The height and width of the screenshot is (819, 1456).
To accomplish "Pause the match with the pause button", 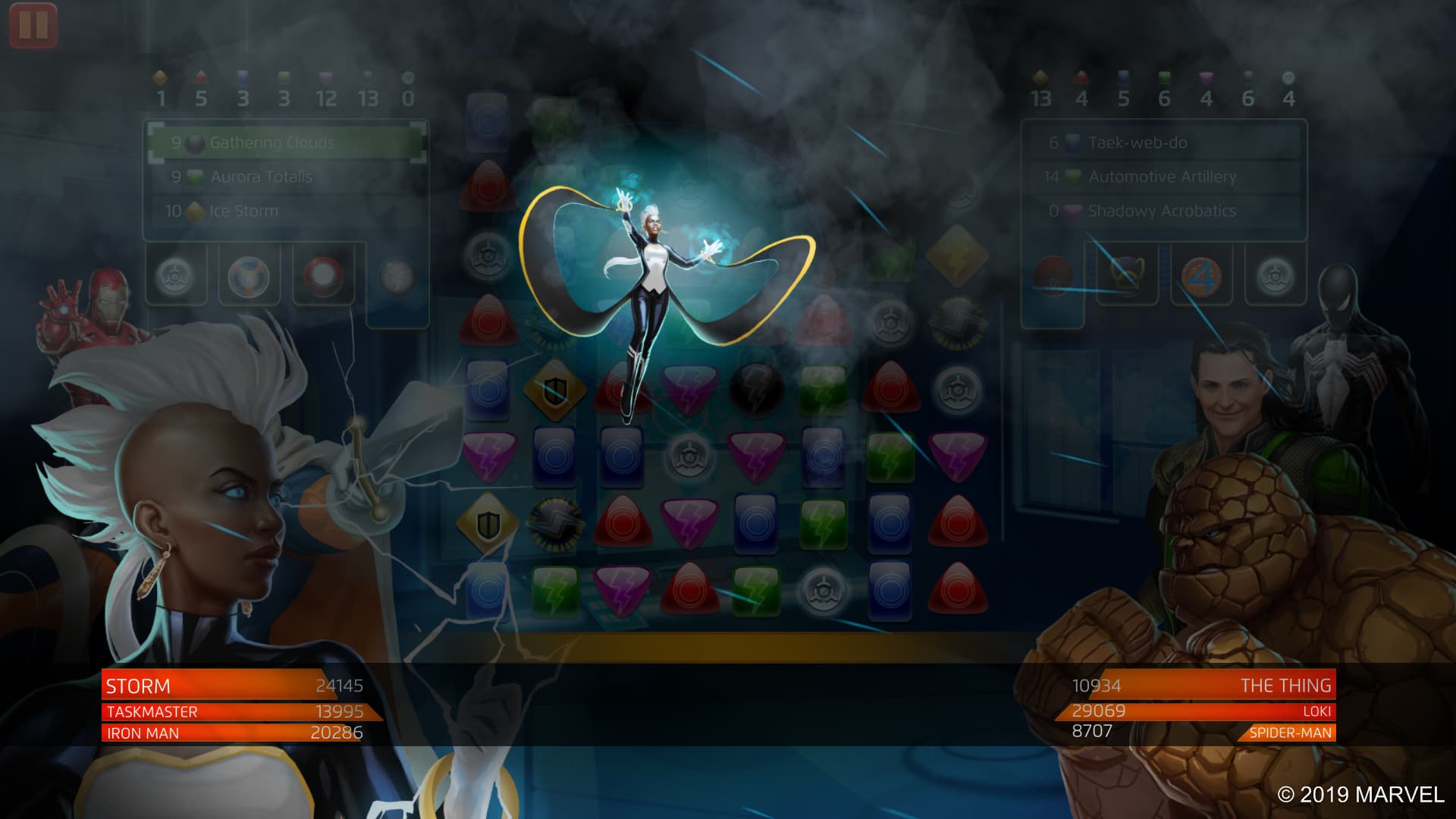I will pyautogui.click(x=33, y=25).
